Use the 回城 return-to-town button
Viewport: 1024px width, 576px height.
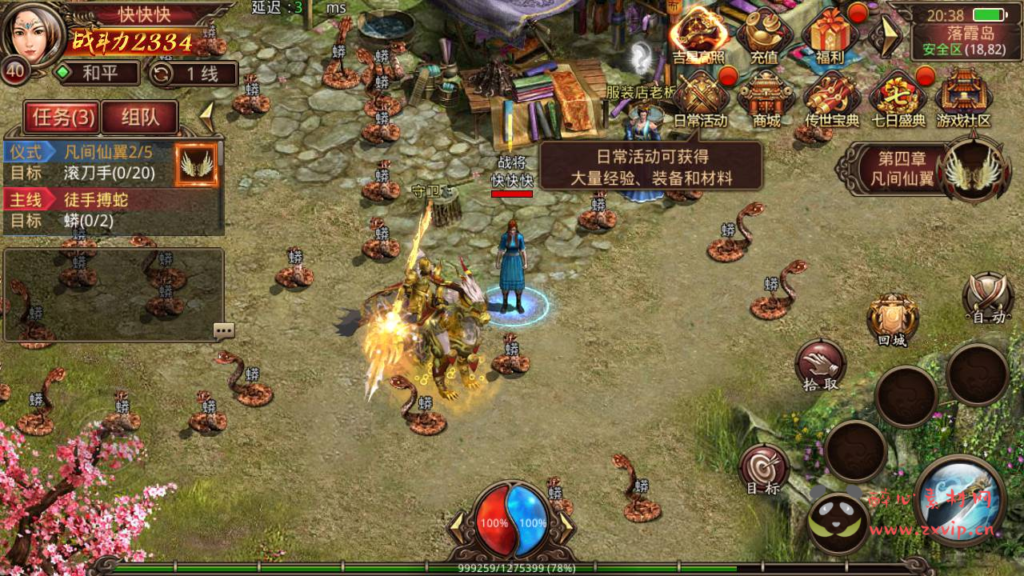892,322
